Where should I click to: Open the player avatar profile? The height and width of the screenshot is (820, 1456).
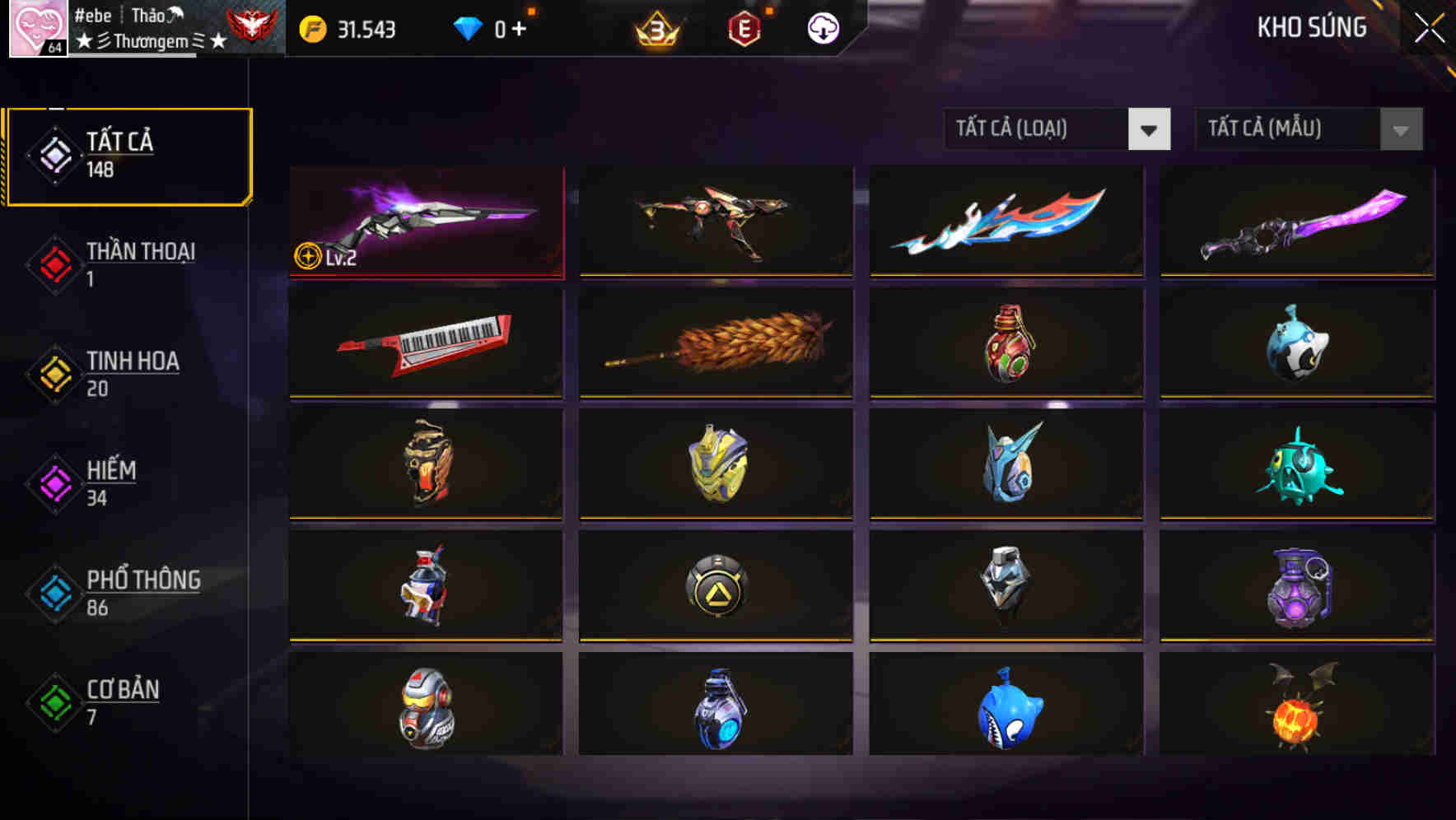36,27
